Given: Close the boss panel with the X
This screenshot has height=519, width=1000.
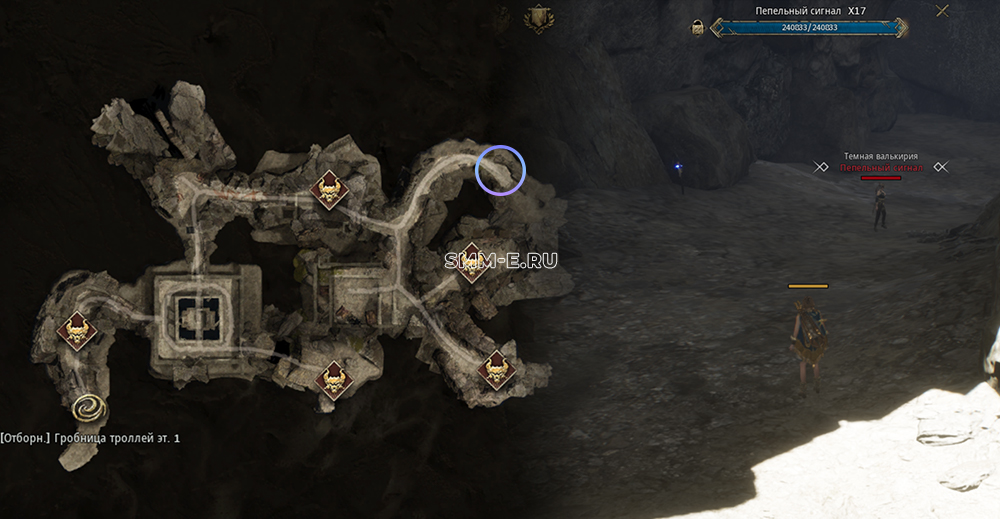Looking at the screenshot, I should coord(942,11).
